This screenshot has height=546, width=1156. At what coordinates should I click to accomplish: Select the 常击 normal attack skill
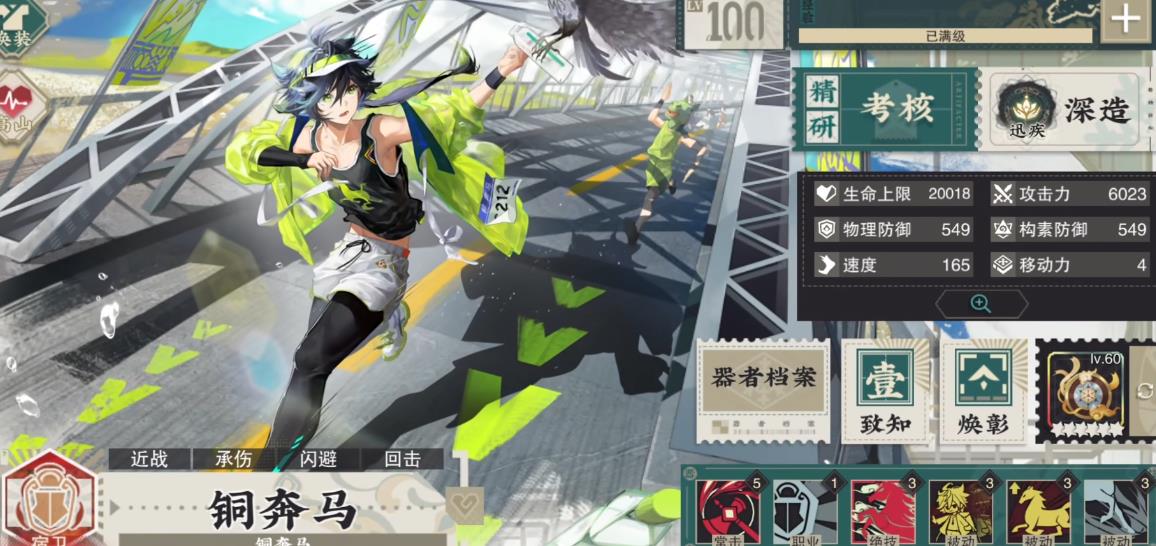click(x=729, y=512)
